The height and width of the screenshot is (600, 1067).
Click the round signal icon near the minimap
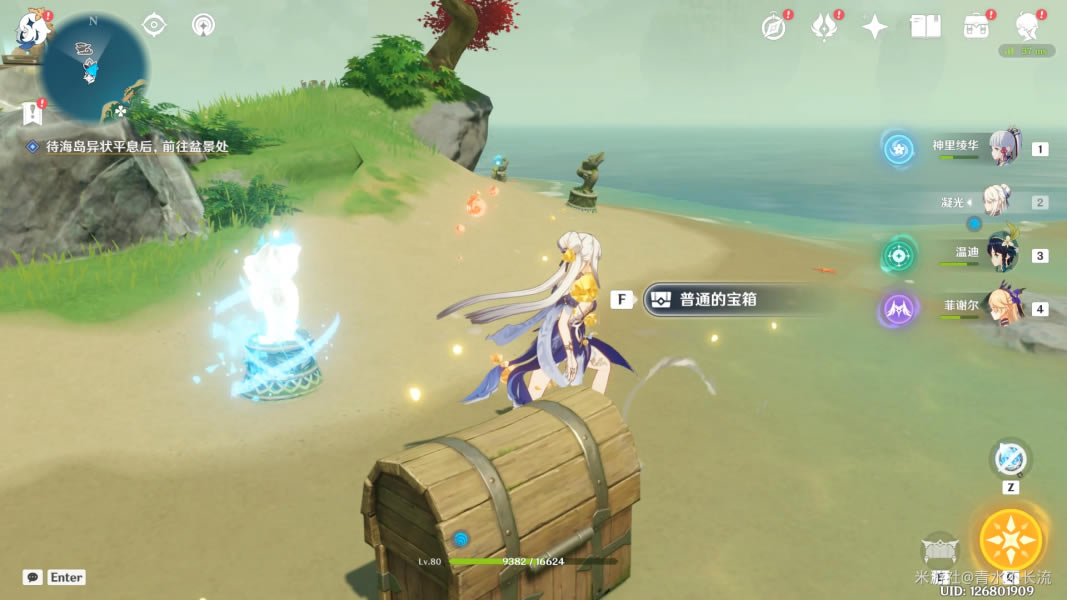(x=204, y=25)
